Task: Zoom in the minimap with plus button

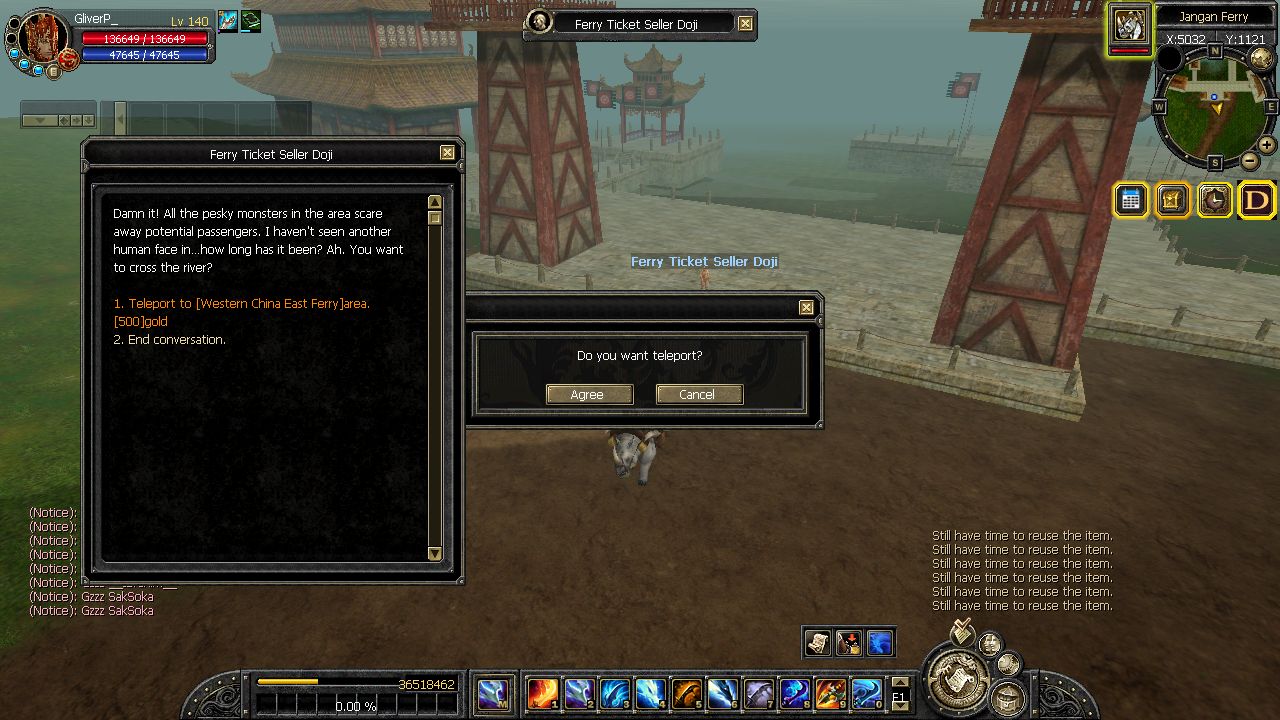Action: tap(1266, 145)
